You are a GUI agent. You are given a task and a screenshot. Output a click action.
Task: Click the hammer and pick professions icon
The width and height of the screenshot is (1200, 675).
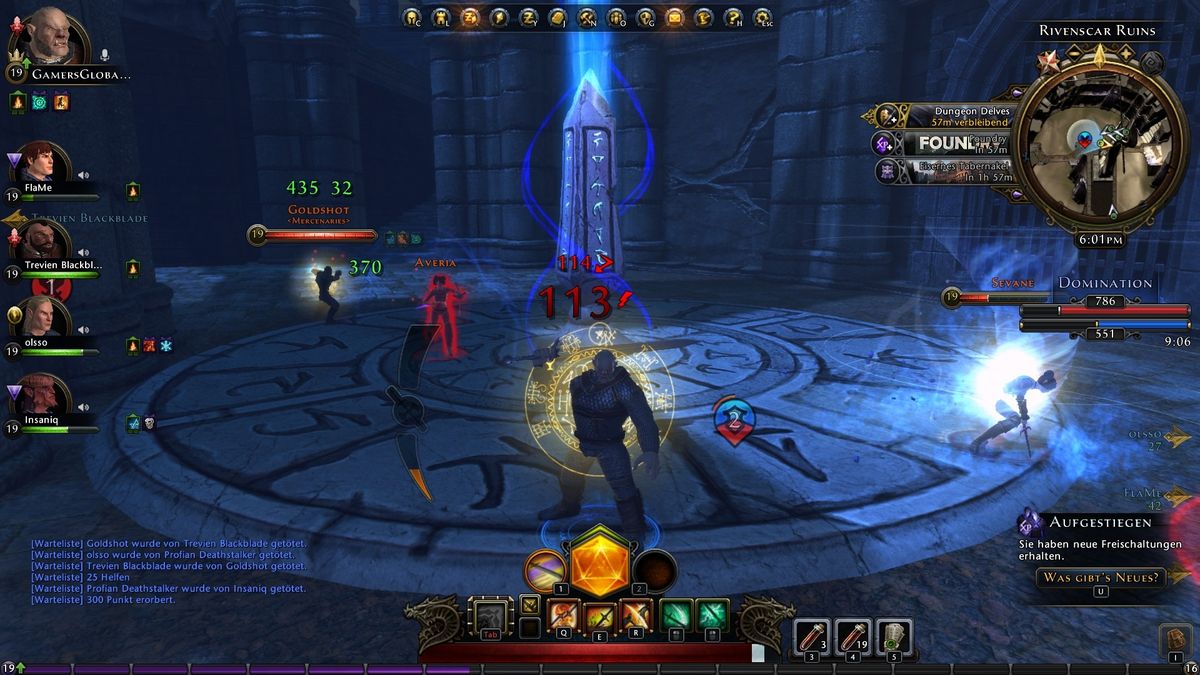click(x=587, y=16)
